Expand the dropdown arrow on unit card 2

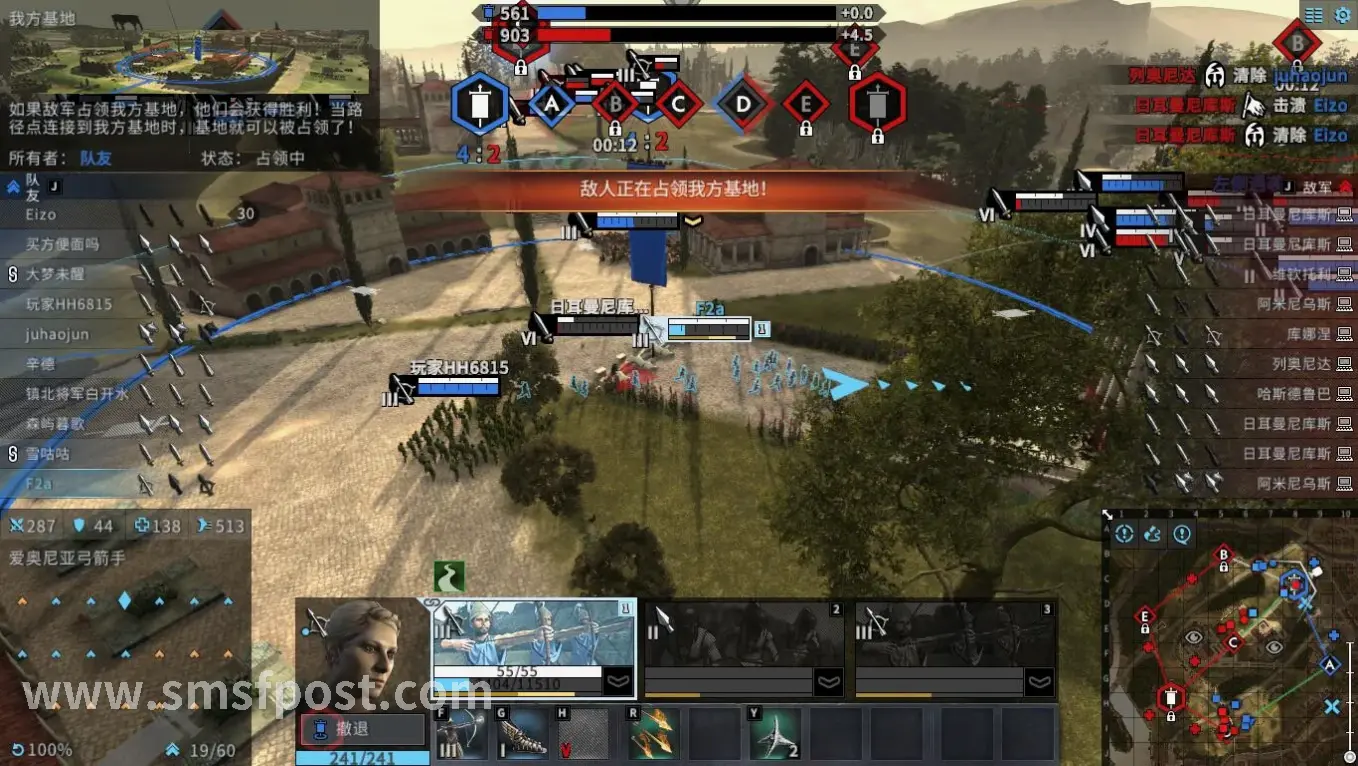click(x=829, y=682)
